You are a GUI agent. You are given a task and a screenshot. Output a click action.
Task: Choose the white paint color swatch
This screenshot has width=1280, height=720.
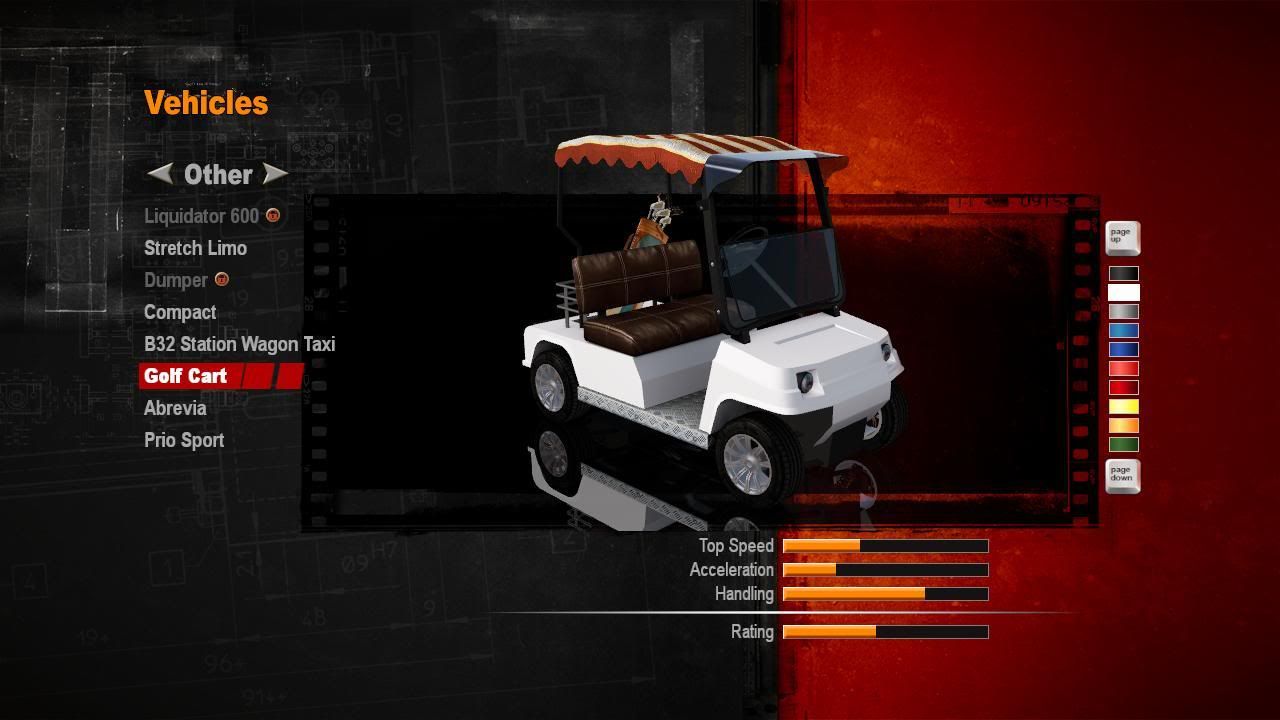(x=1123, y=292)
